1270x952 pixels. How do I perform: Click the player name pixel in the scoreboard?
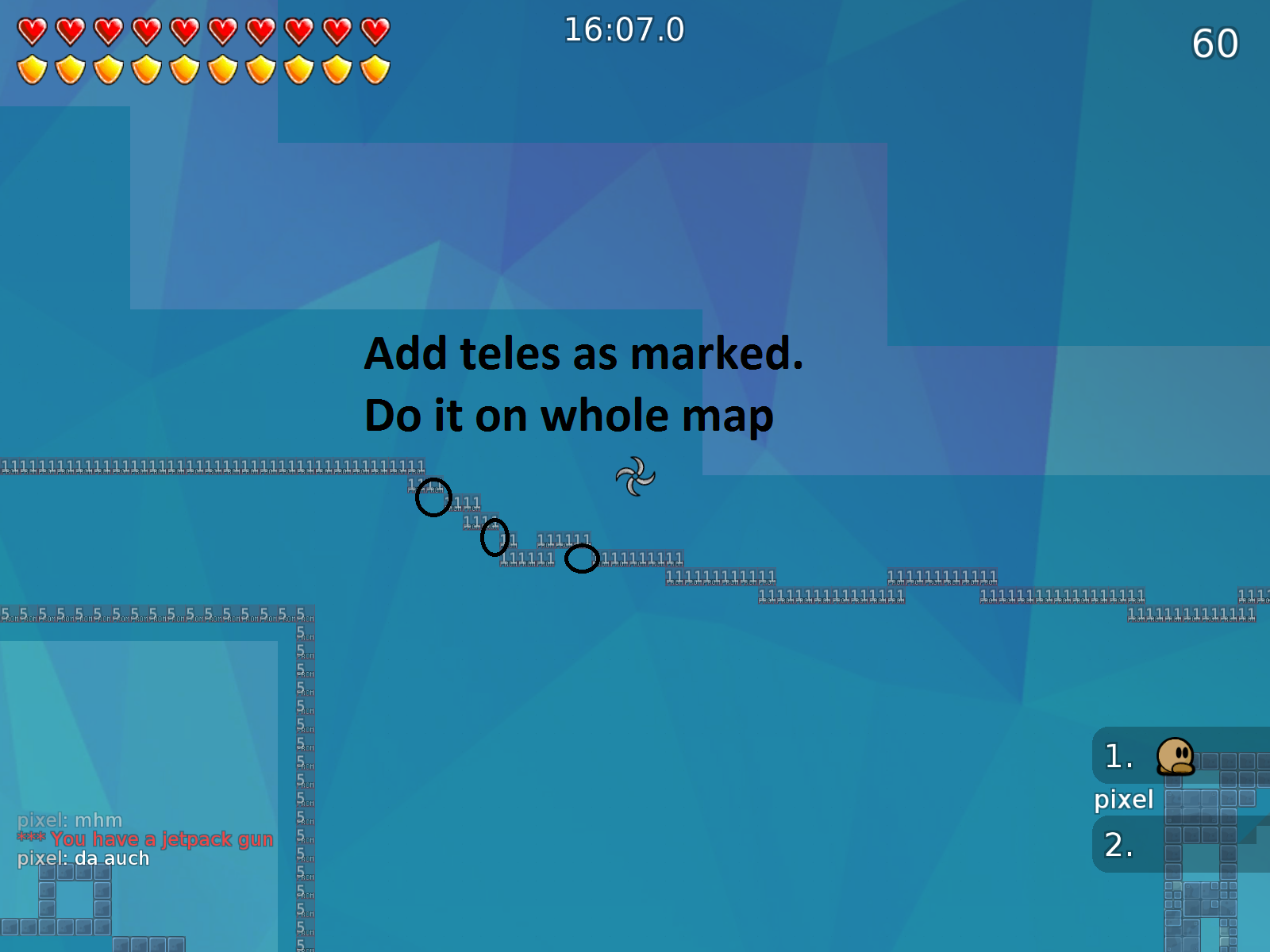click(x=1125, y=800)
